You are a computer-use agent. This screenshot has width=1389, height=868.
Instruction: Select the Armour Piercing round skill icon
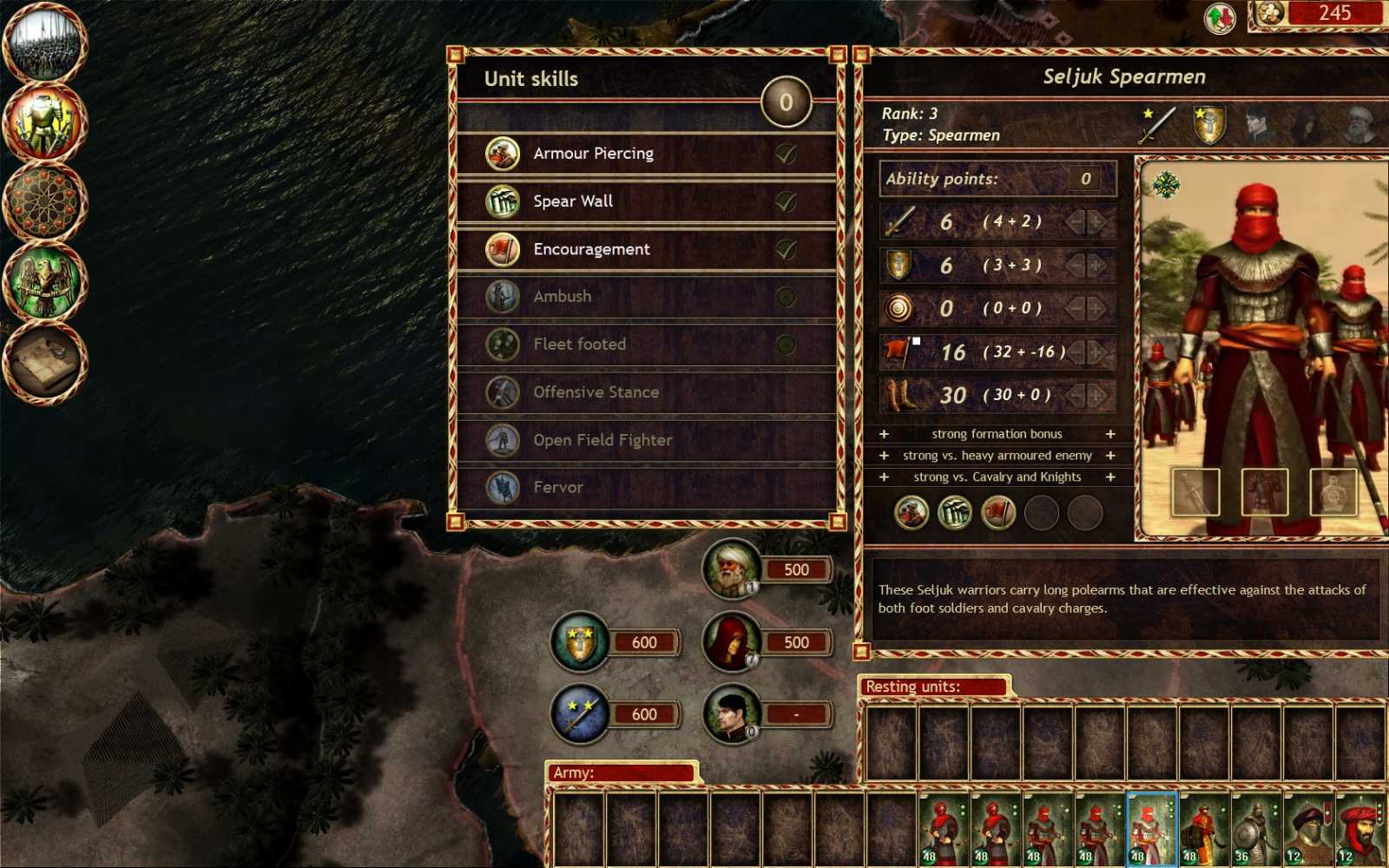[502, 153]
